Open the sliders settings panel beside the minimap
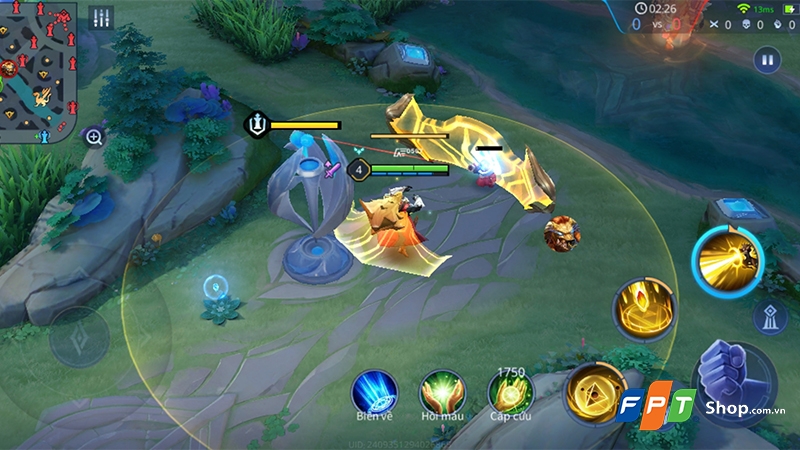 pos(100,19)
